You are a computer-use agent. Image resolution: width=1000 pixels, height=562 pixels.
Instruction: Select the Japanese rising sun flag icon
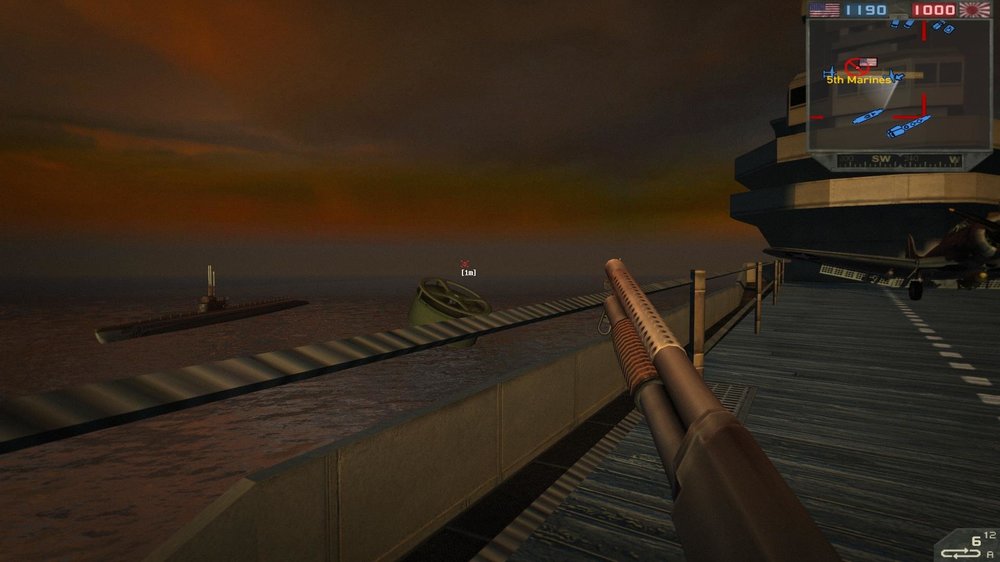tap(974, 10)
